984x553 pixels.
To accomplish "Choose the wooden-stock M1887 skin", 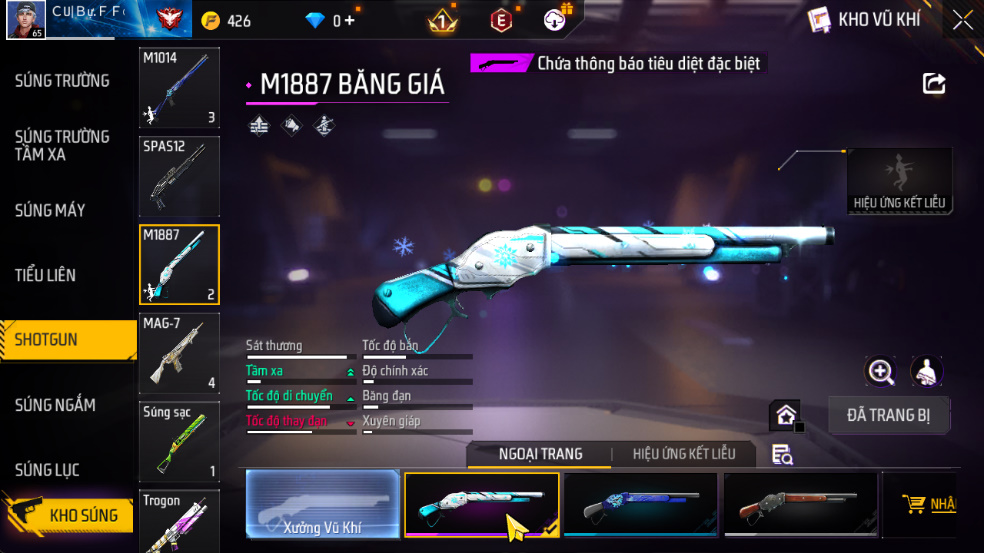I will [800, 504].
